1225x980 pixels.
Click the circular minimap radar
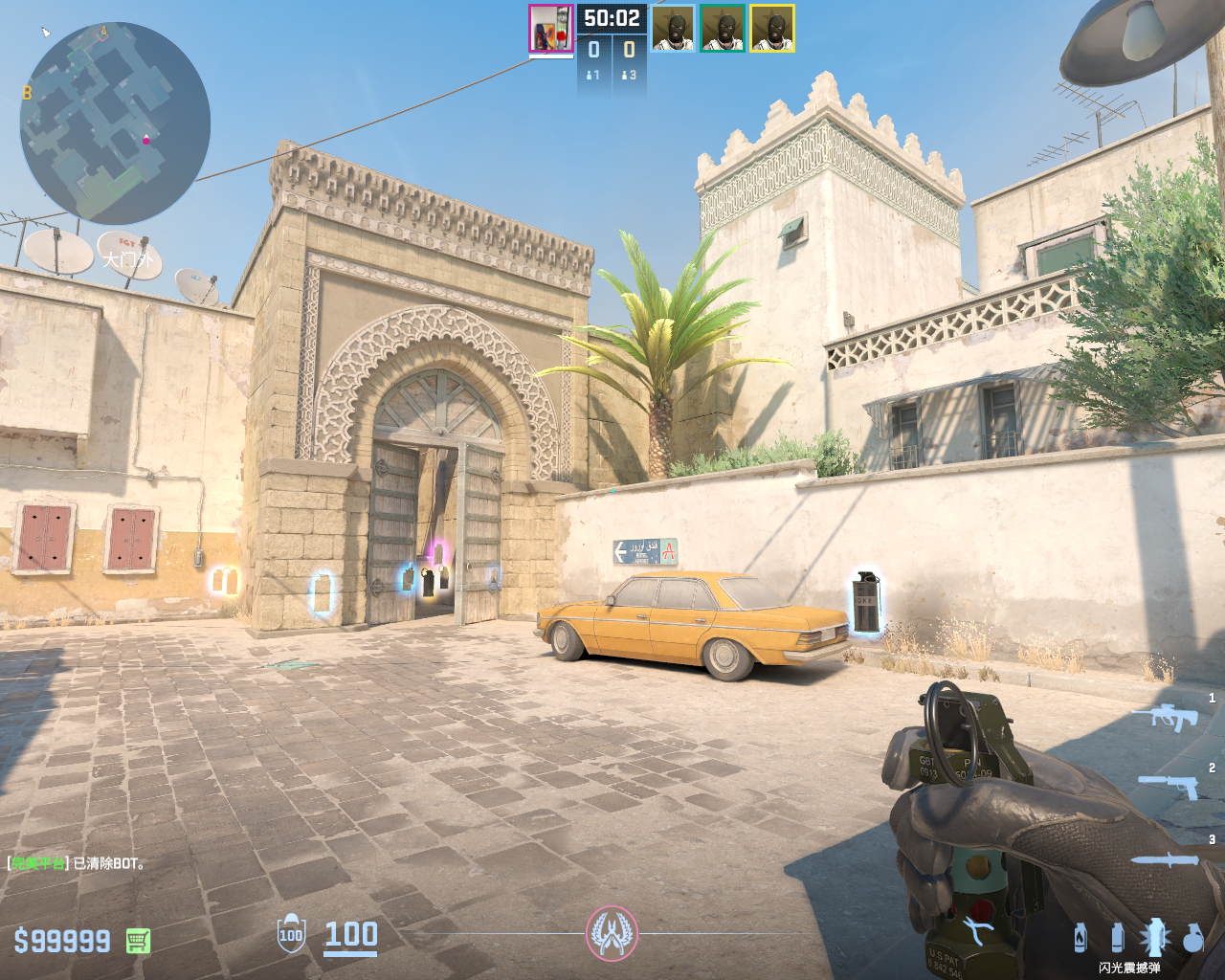[115, 123]
